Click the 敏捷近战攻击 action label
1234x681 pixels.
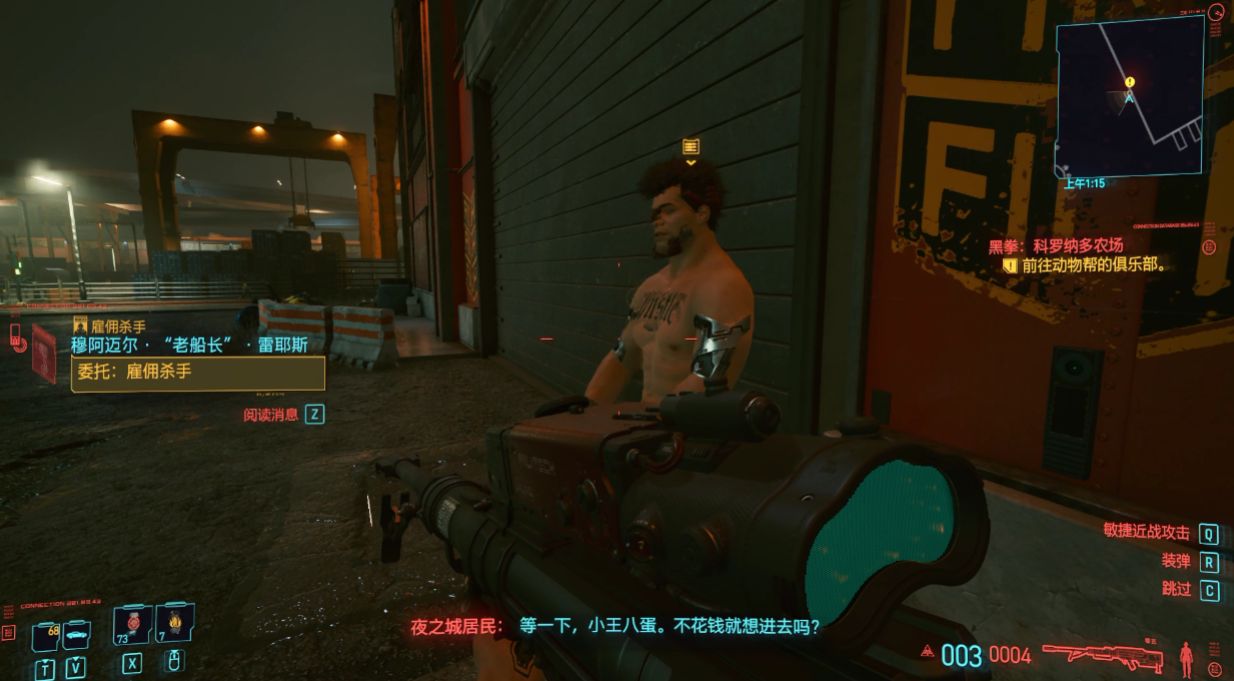[1146, 533]
